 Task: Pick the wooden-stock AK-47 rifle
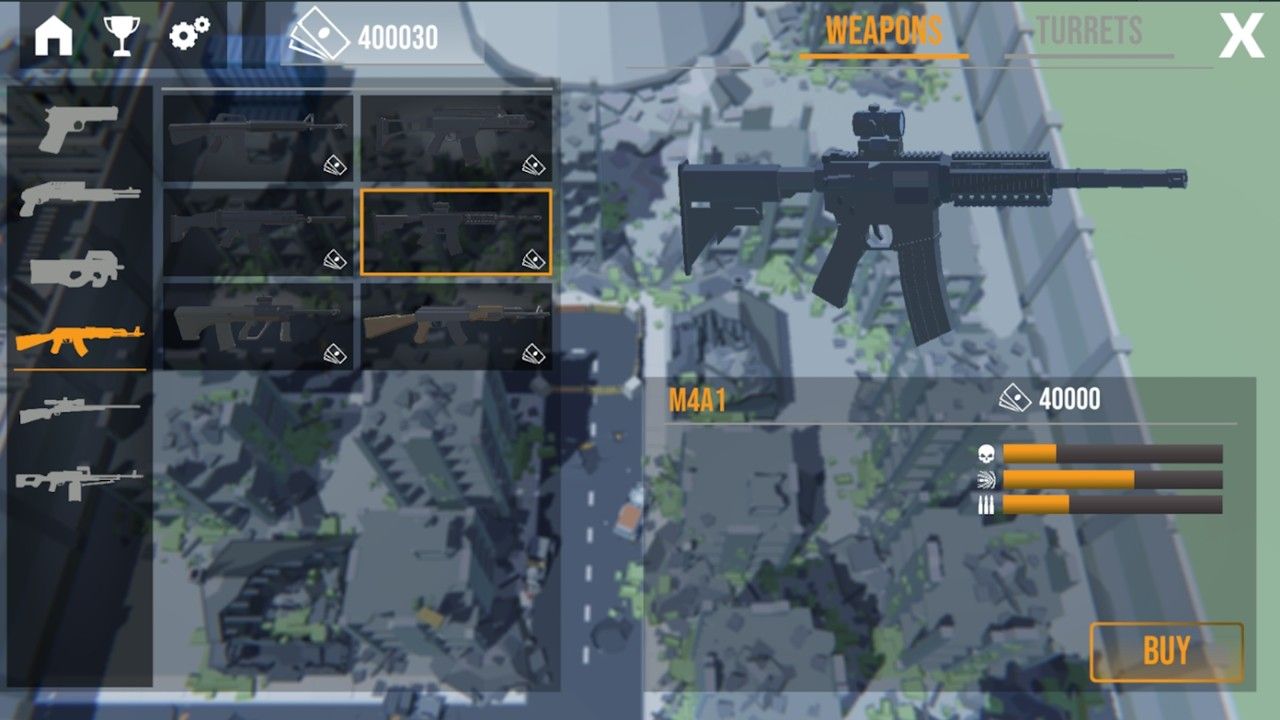[456, 326]
